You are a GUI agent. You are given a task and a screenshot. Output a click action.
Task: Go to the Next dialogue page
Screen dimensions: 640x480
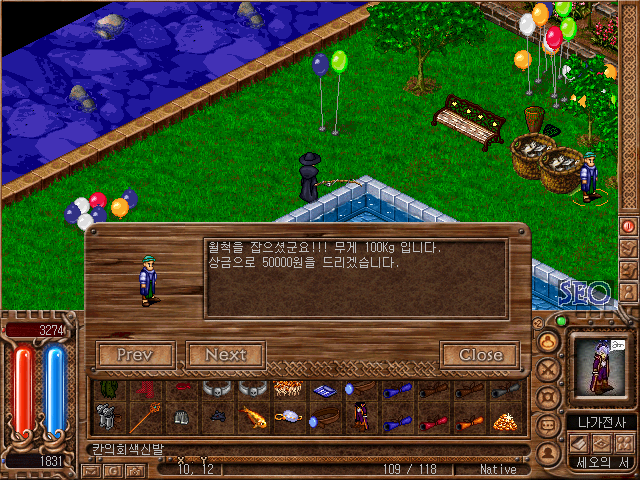(x=225, y=355)
